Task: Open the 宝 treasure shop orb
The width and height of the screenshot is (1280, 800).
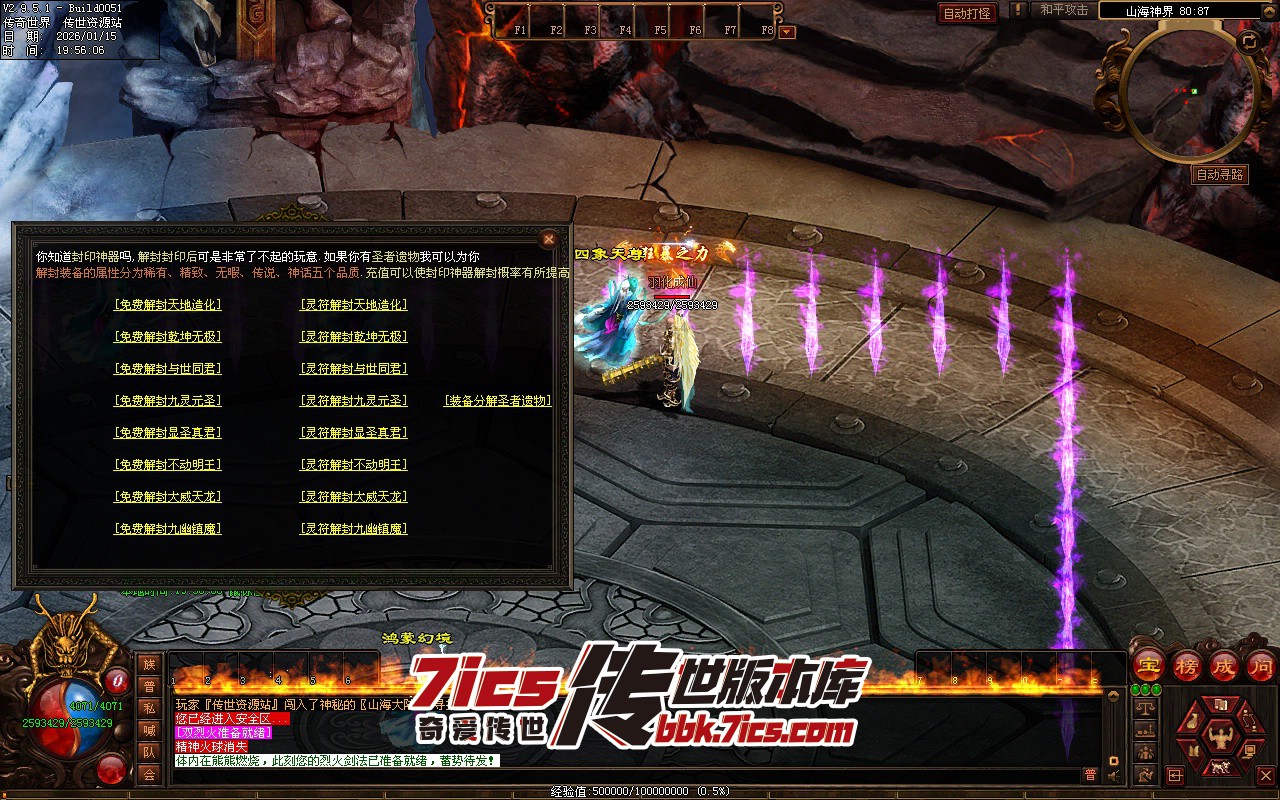Action: pos(1149,666)
